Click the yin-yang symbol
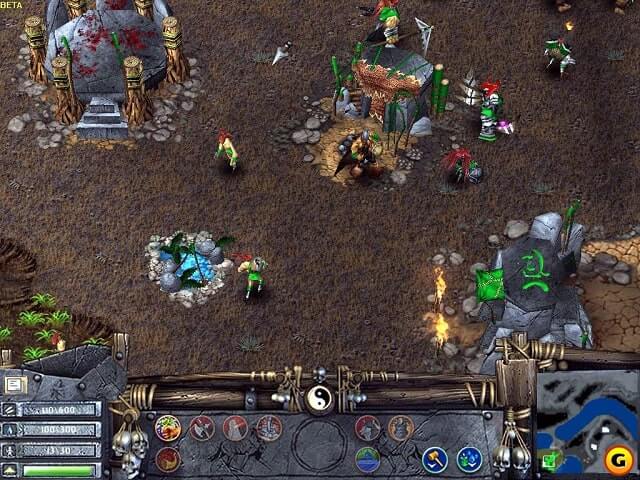This screenshot has width=640, height=480. pos(320,400)
